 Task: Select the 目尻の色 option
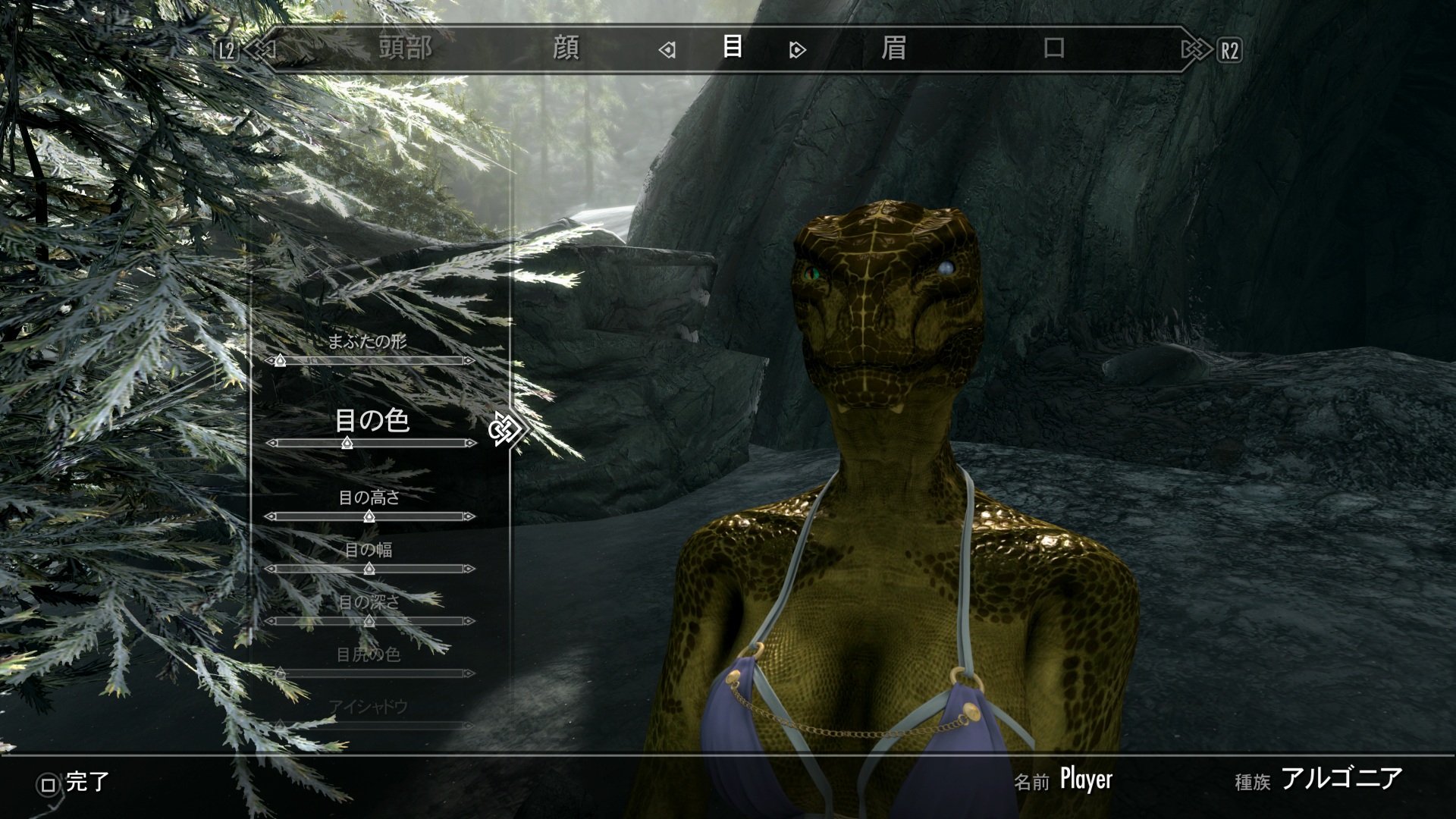(369, 654)
